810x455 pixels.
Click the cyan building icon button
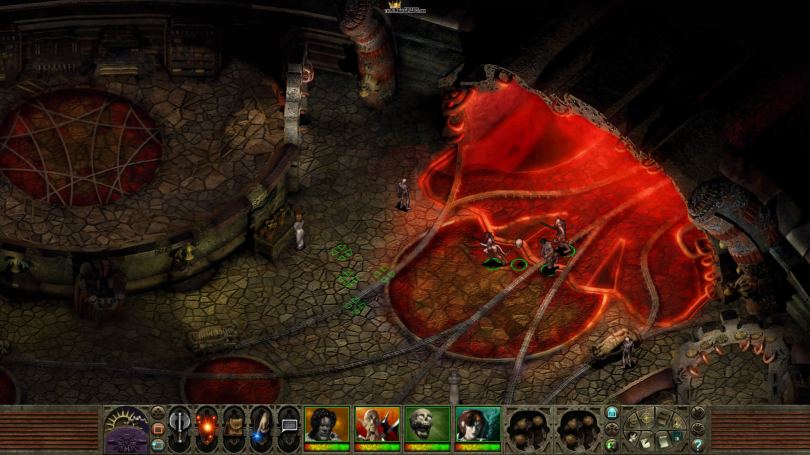[x=612, y=412]
